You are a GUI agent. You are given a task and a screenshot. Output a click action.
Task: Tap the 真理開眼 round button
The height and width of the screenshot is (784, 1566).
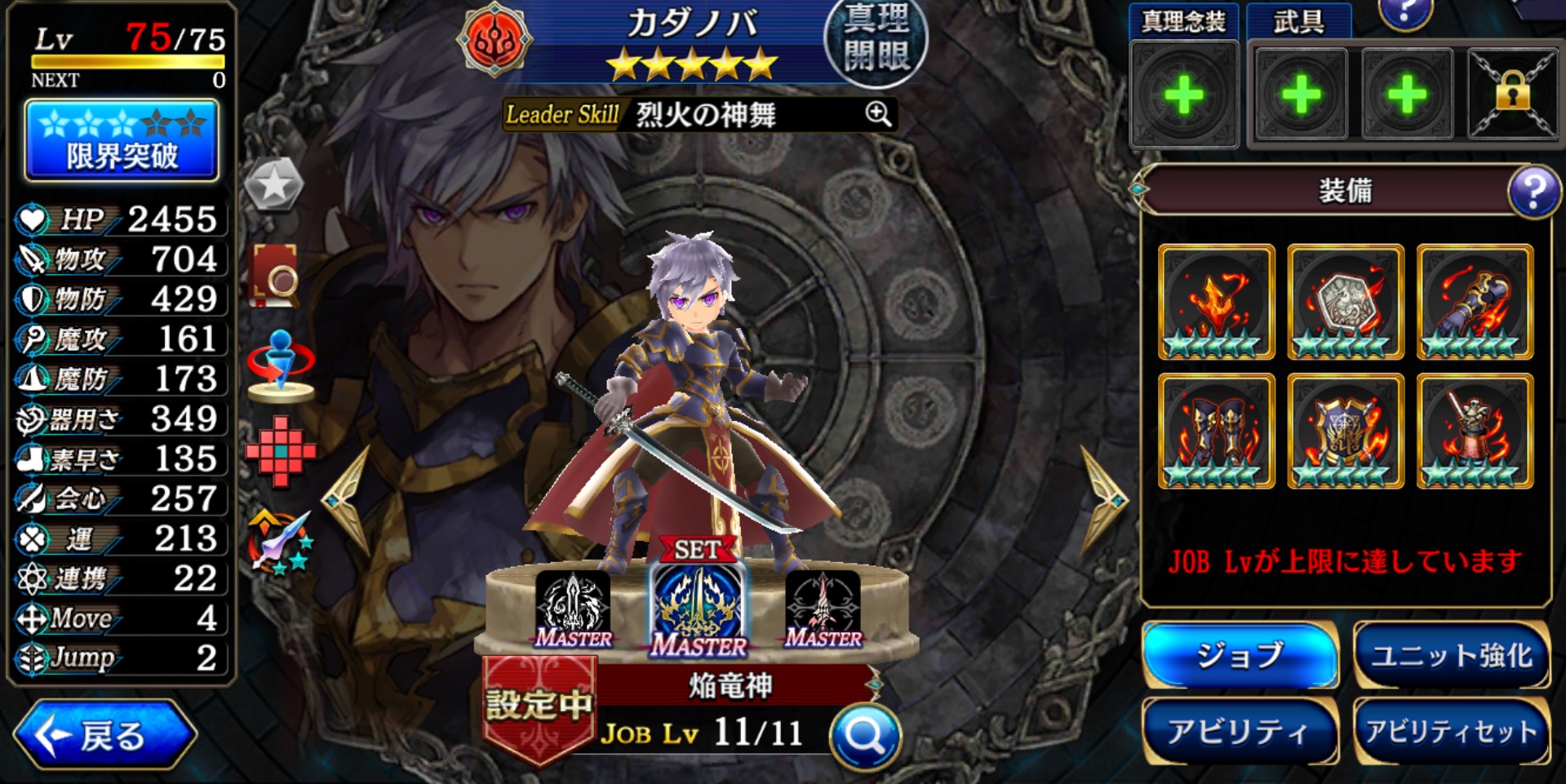click(x=875, y=41)
